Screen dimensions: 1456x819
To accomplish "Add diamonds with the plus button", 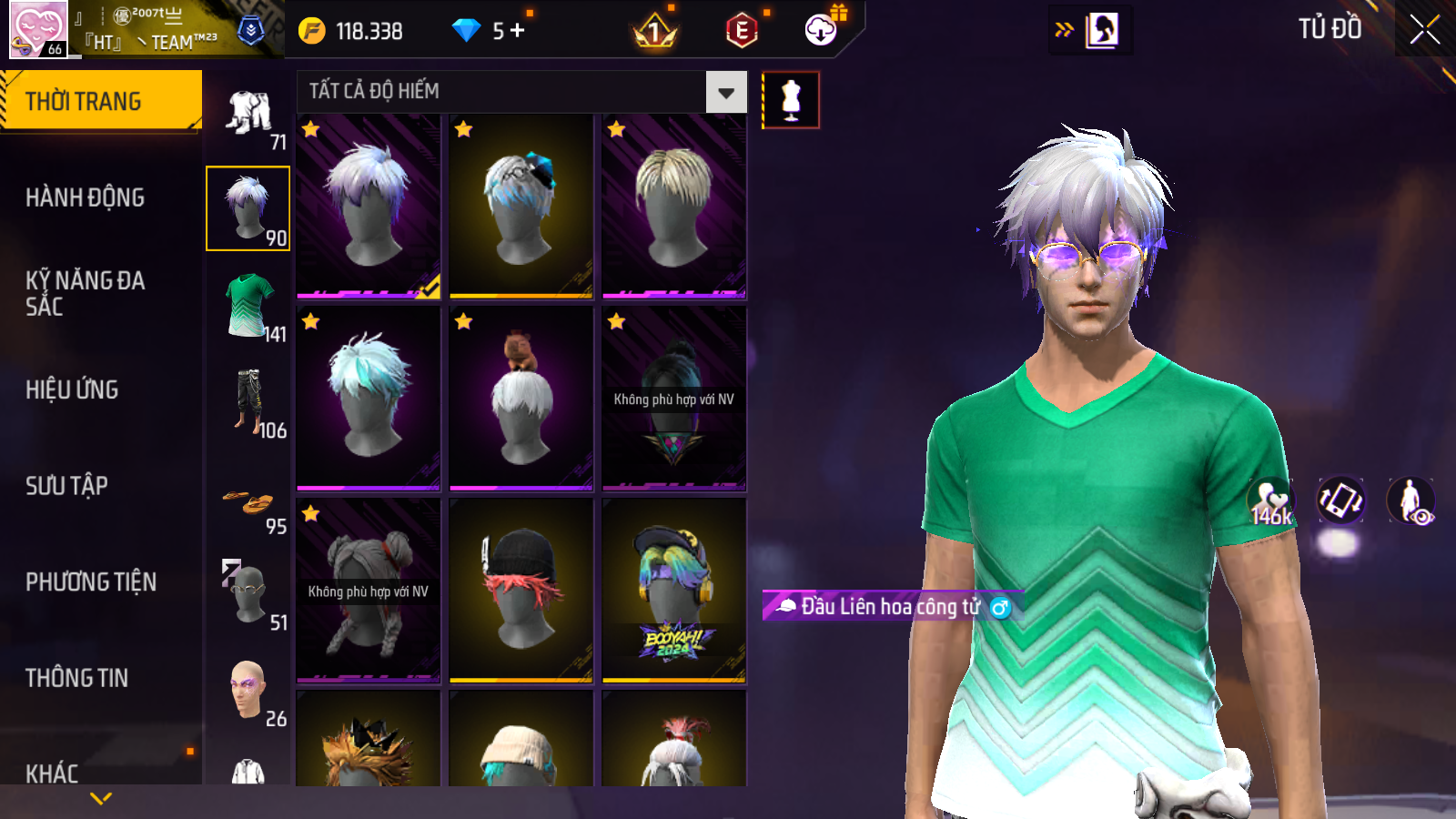I will (x=518, y=31).
